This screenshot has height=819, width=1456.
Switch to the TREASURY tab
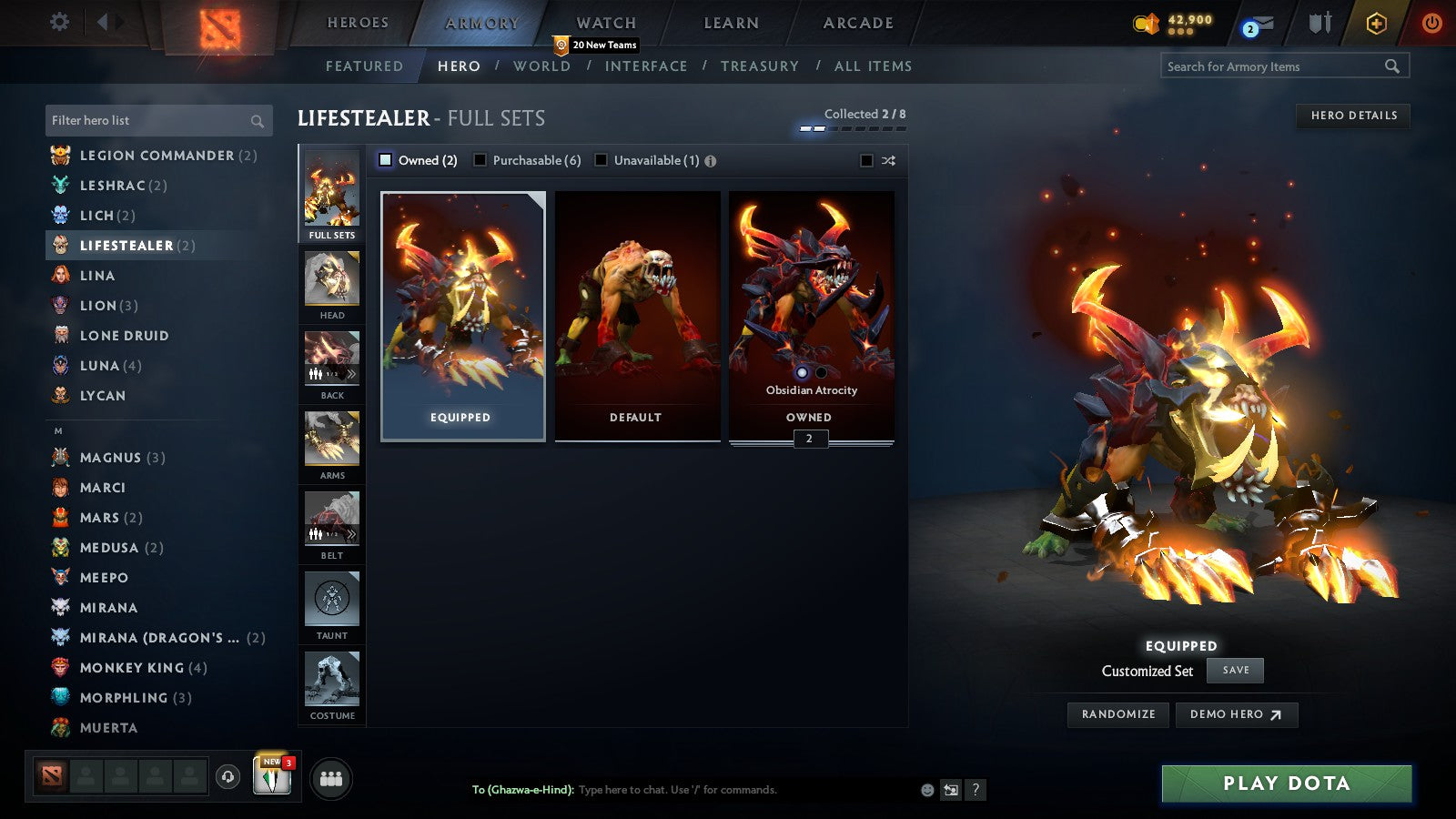click(761, 66)
